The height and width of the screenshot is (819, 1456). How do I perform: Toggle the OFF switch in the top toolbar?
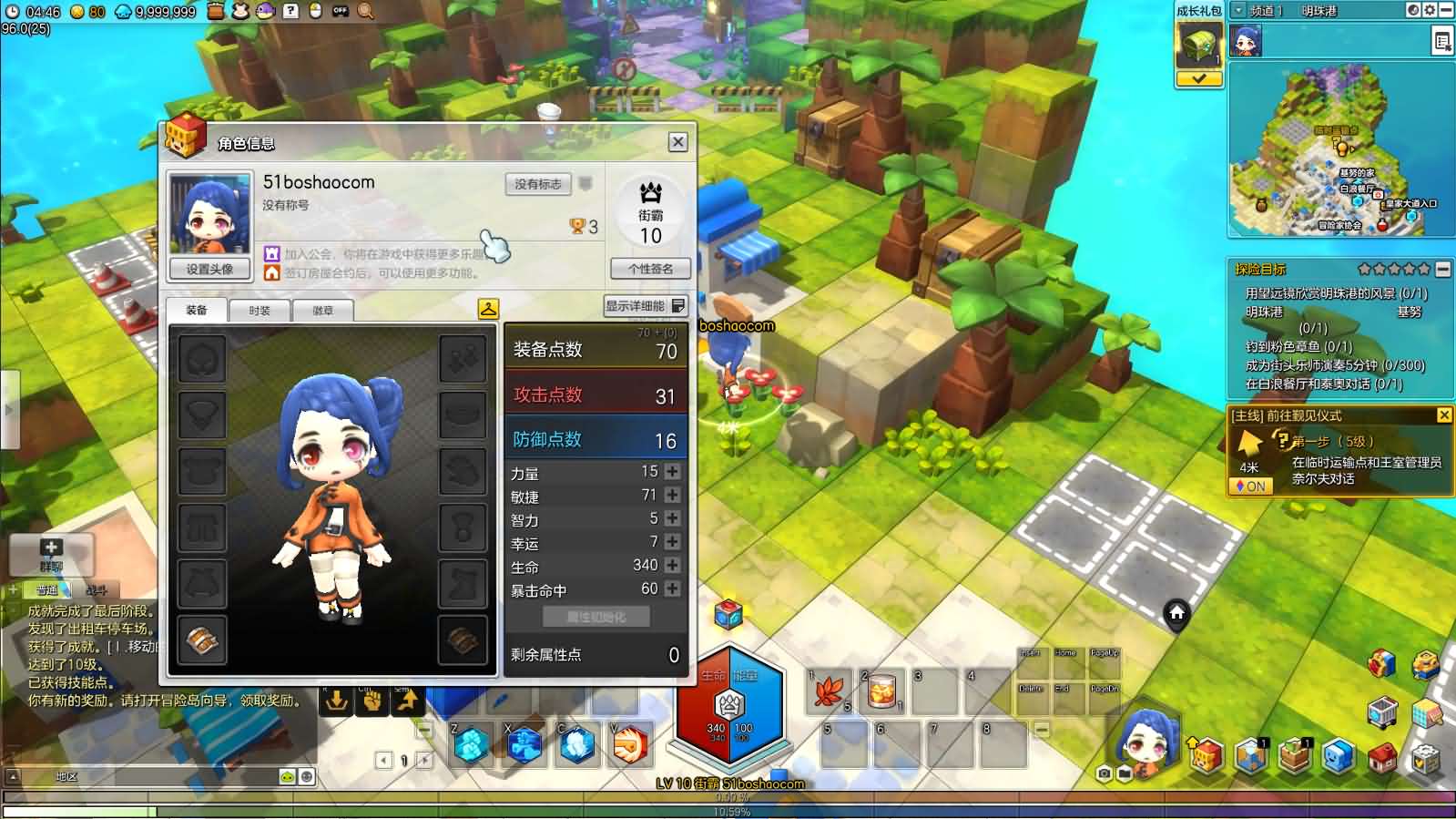point(340,12)
